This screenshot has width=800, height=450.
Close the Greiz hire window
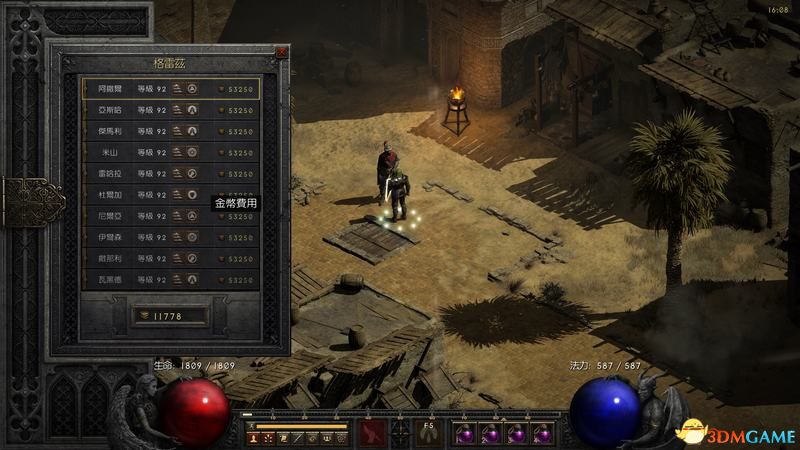(x=282, y=51)
